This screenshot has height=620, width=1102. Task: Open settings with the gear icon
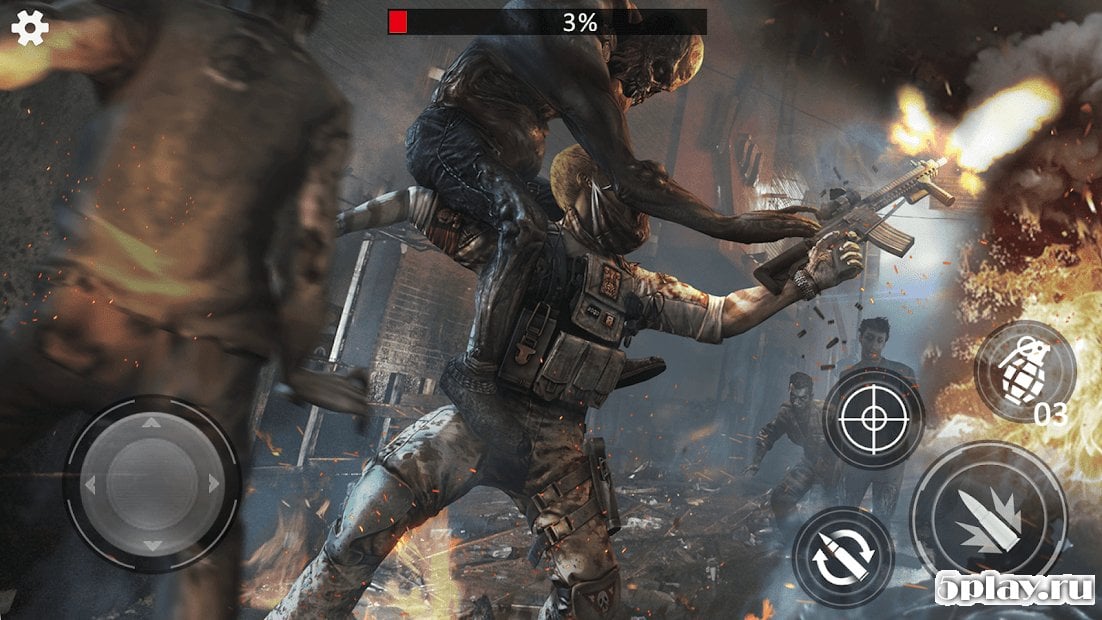30,27
